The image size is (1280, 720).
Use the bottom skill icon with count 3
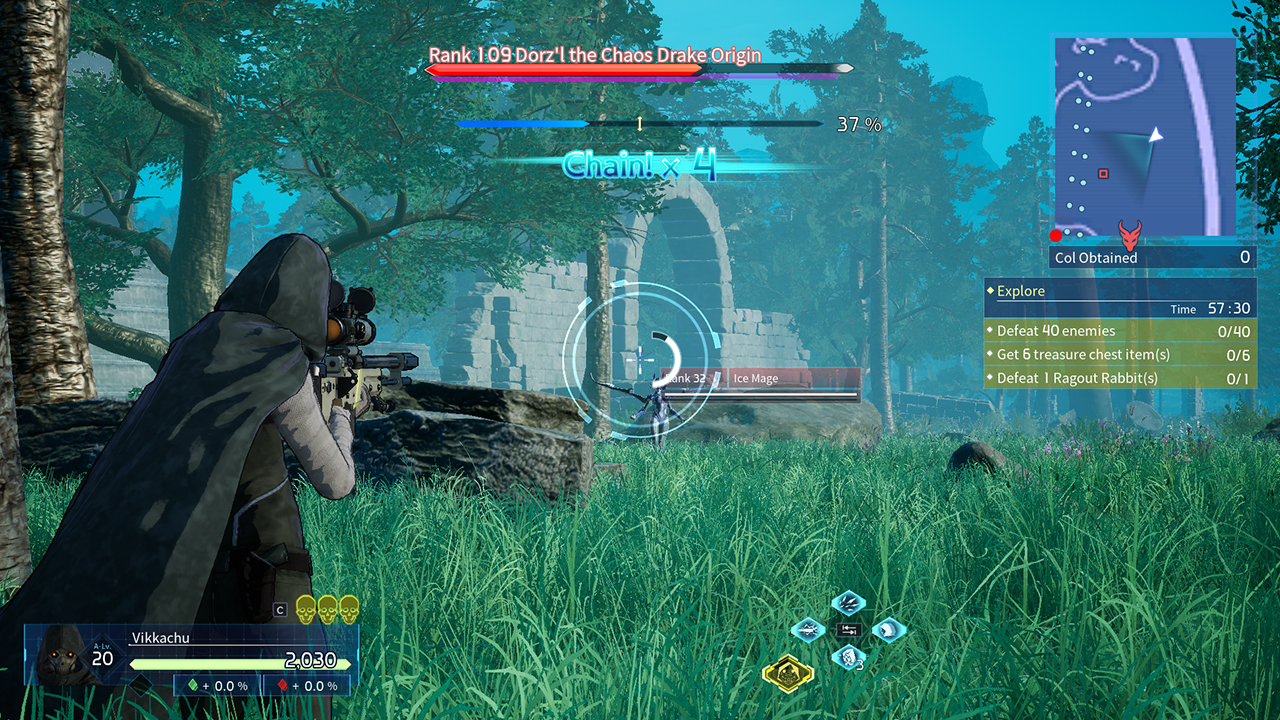(x=848, y=657)
